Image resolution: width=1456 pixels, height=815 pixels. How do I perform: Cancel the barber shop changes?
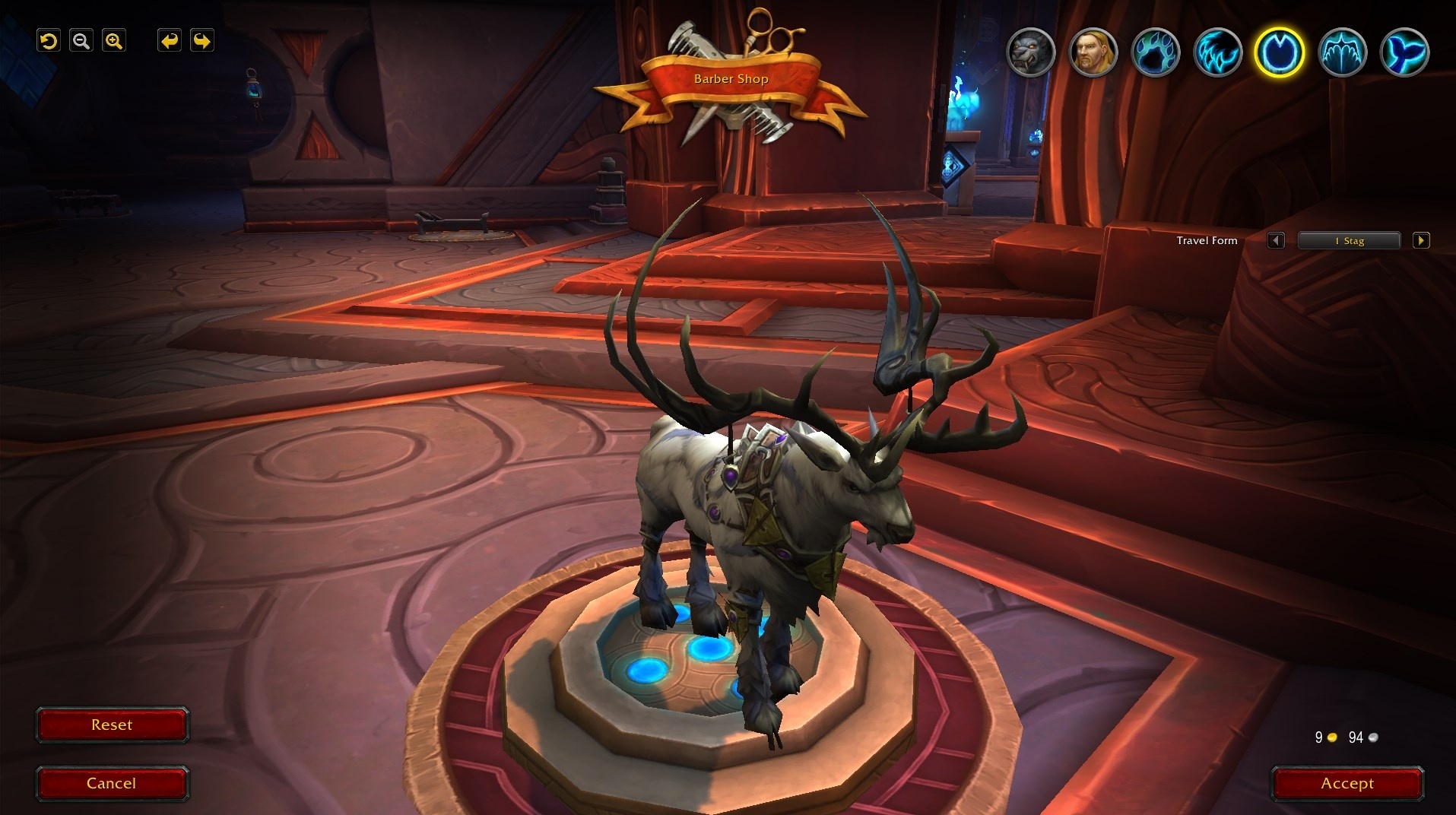[112, 784]
